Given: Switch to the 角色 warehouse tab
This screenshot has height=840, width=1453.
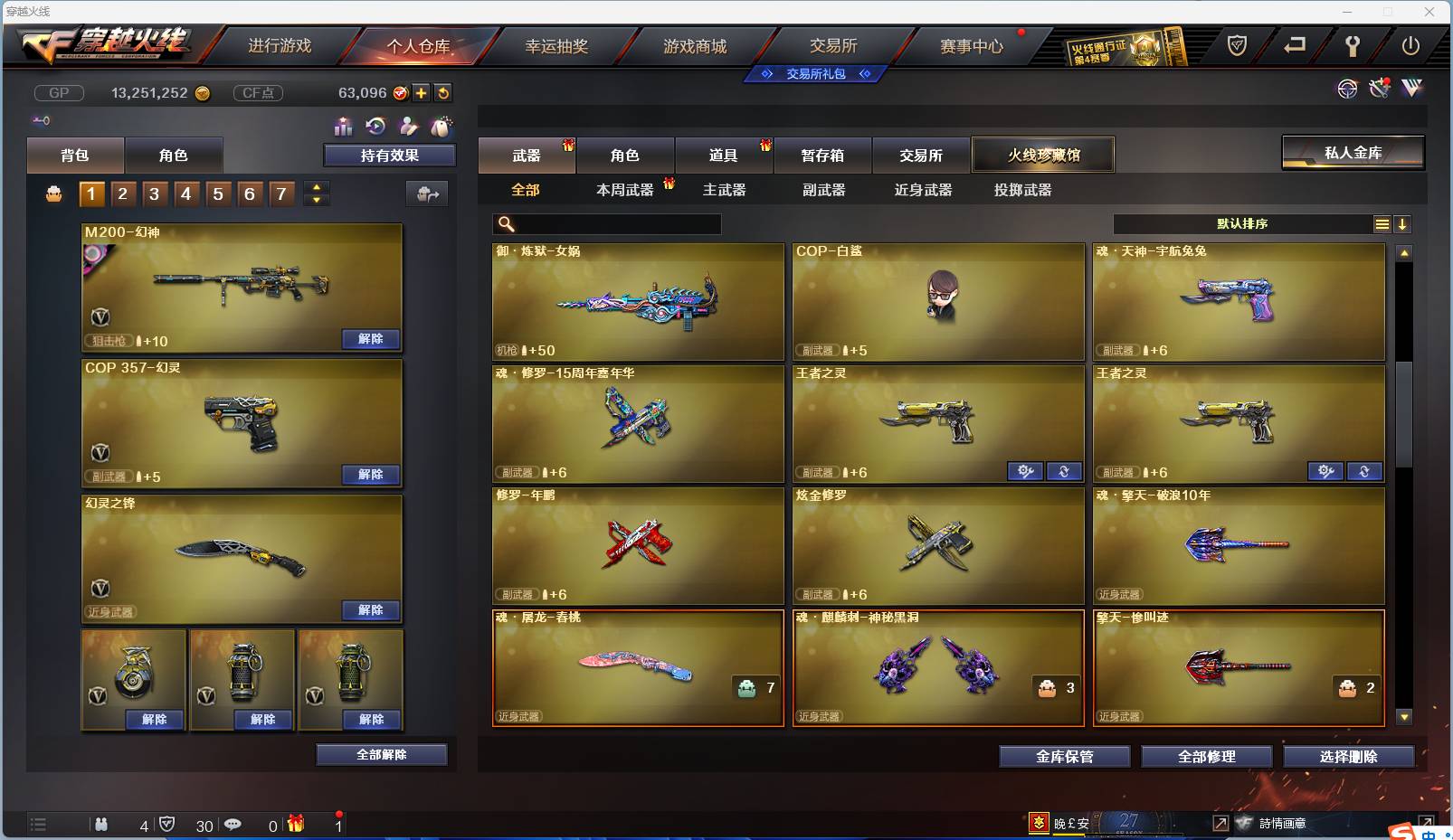Looking at the screenshot, I should tap(625, 155).
